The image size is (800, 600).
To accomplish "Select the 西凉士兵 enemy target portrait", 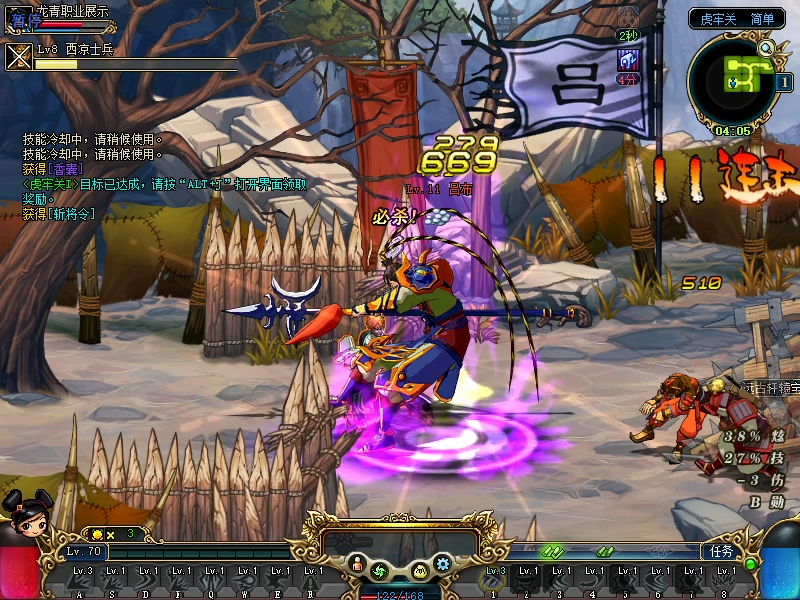I will (19, 56).
